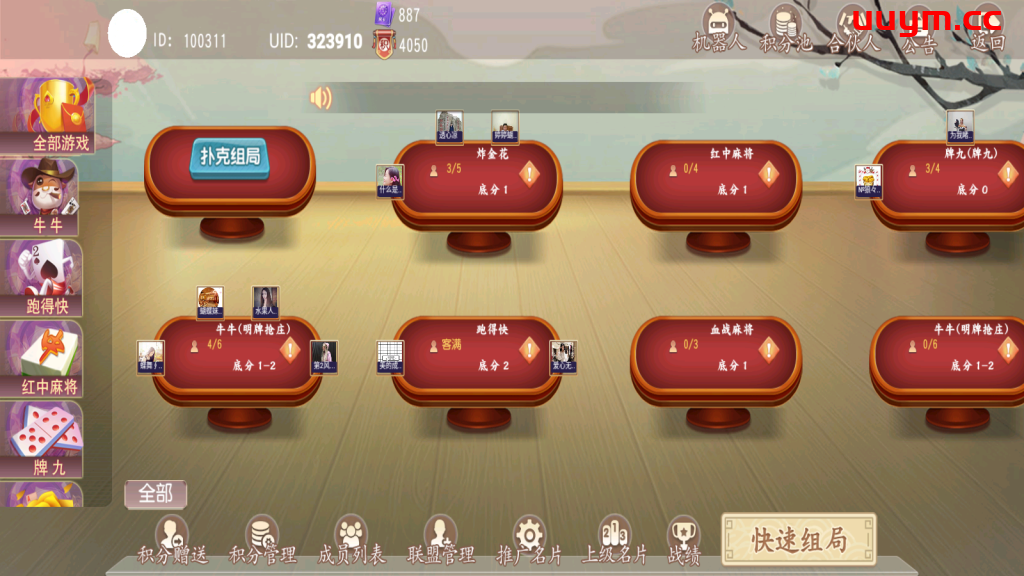1024x576 pixels.
Task: Enter the 血战麻将 table
Action: point(716,357)
